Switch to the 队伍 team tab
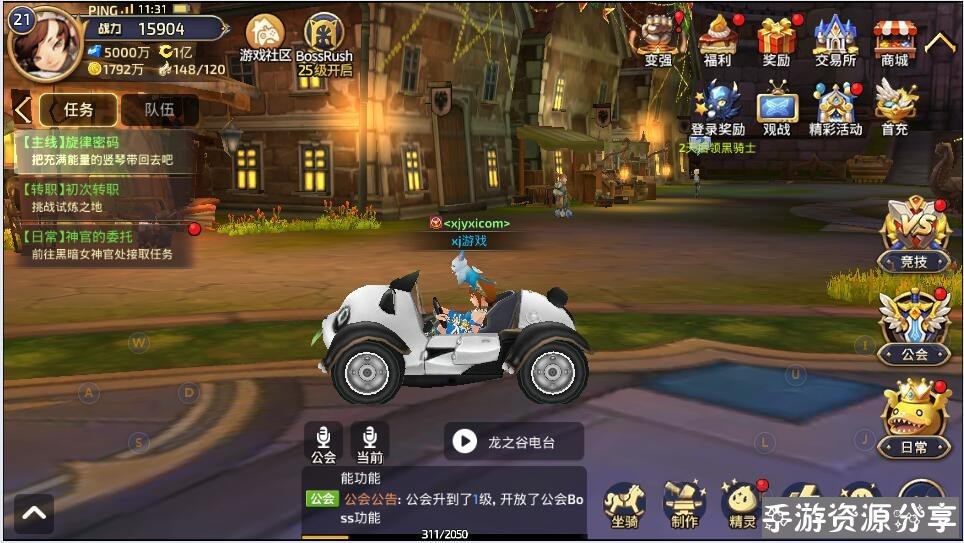Screen dimensions: 964x543 click(x=159, y=110)
